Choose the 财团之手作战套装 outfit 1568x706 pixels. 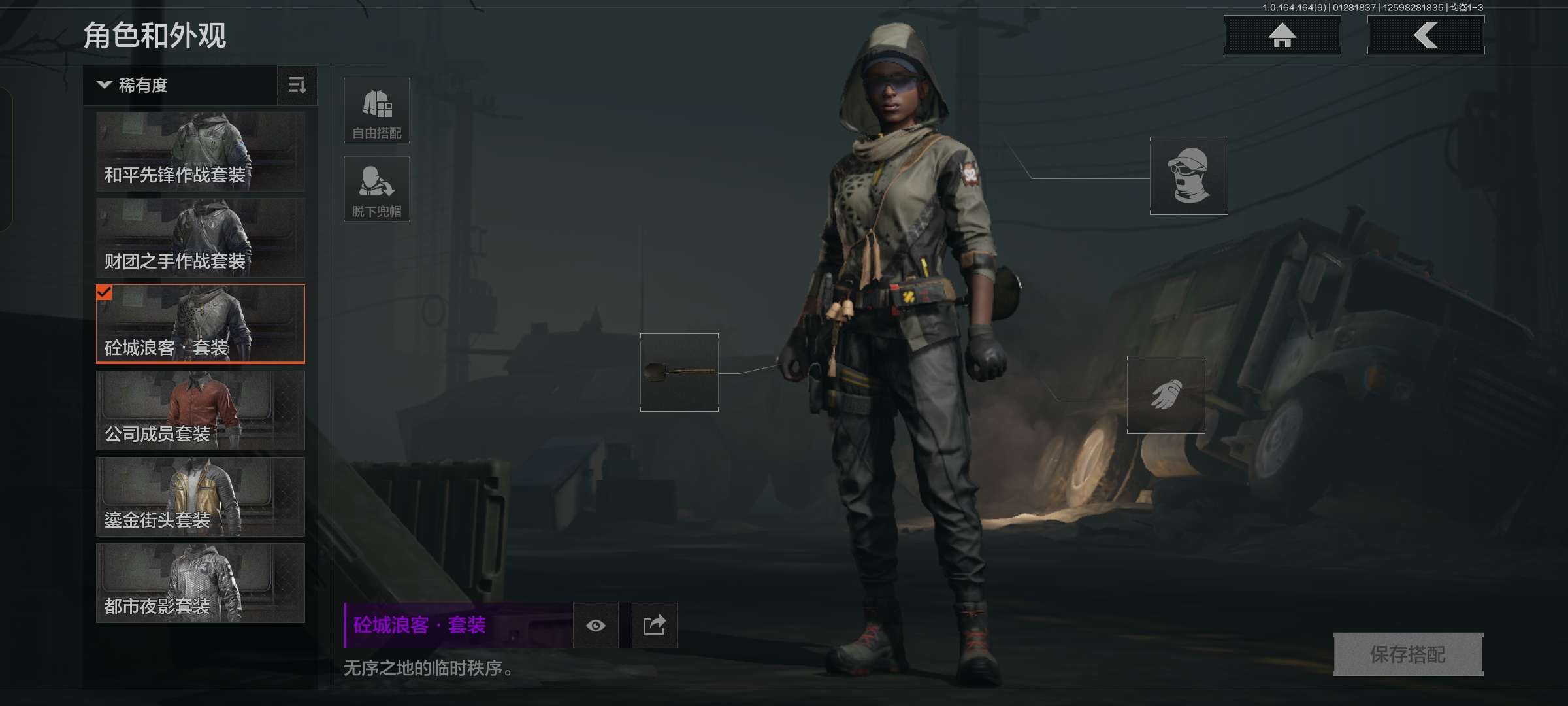[201, 238]
